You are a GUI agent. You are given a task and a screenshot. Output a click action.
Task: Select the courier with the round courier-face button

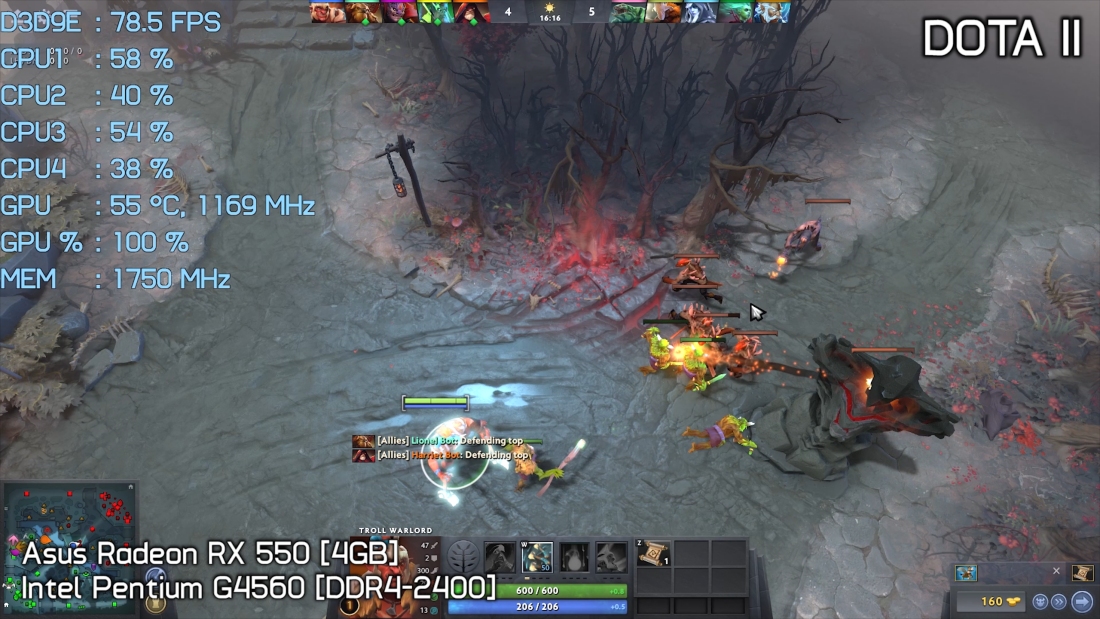pyautogui.click(x=1039, y=601)
